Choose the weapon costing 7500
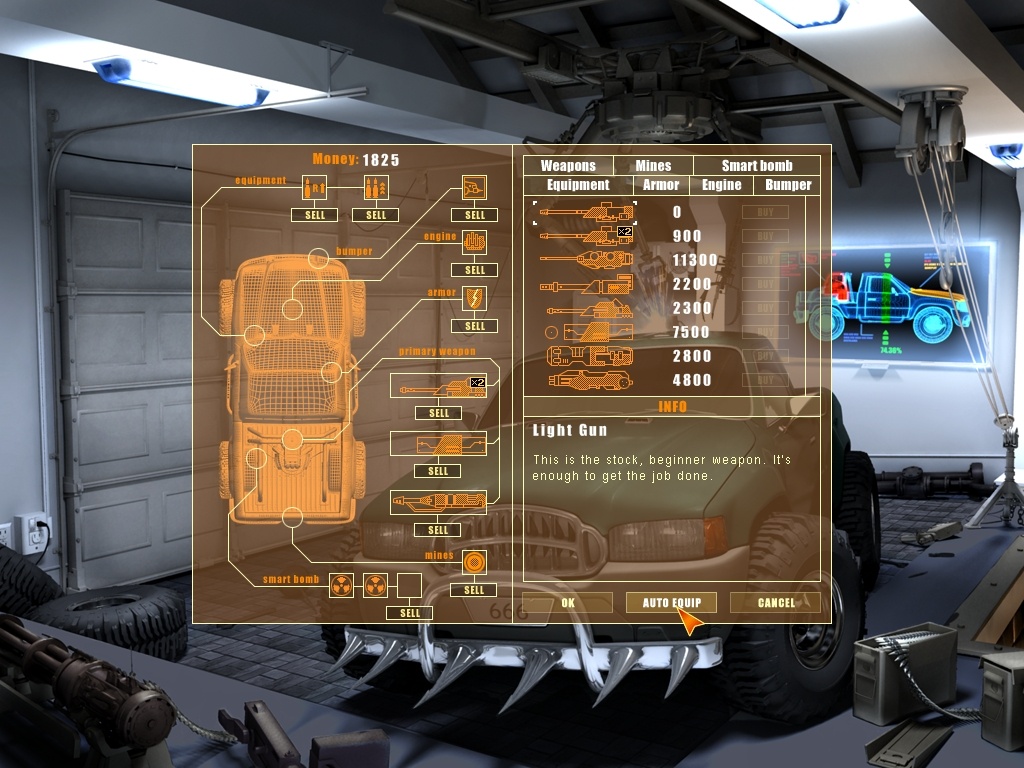The height and width of the screenshot is (768, 1024). (x=586, y=332)
